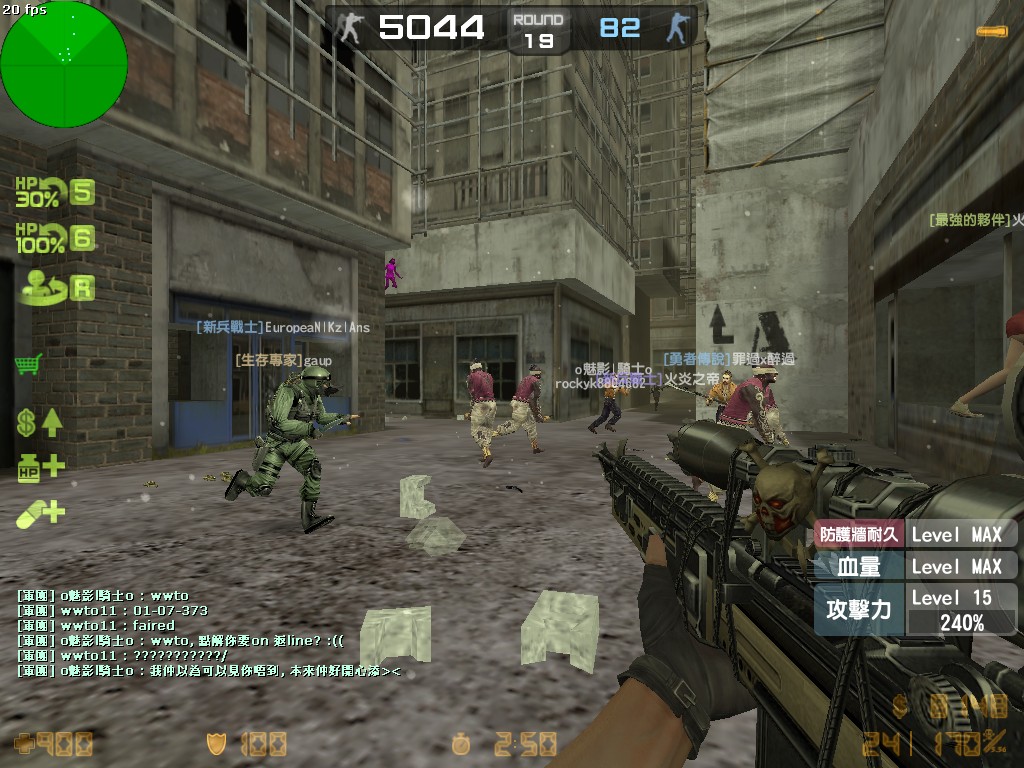Click the HP bottle plus icon
The height and width of the screenshot is (768, 1024).
[40, 466]
